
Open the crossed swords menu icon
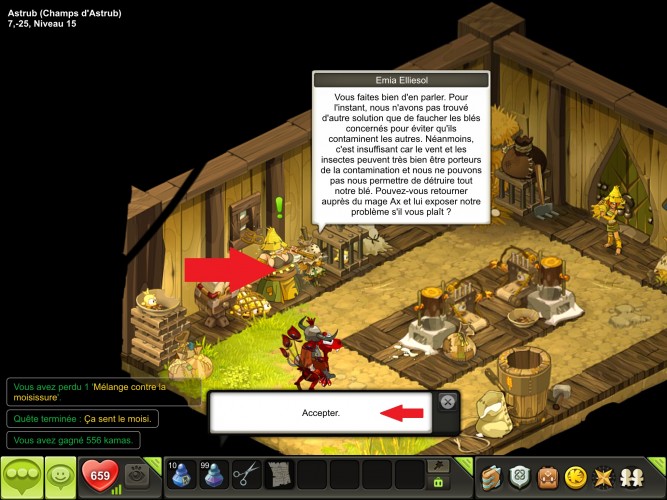[x=608, y=474]
